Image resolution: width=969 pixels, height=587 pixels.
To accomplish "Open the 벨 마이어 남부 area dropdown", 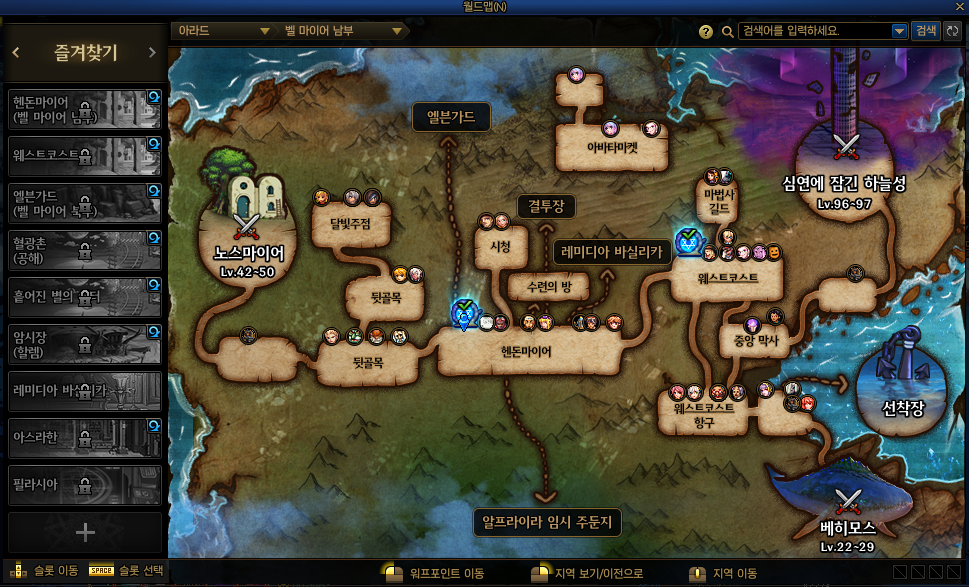I will [341, 31].
